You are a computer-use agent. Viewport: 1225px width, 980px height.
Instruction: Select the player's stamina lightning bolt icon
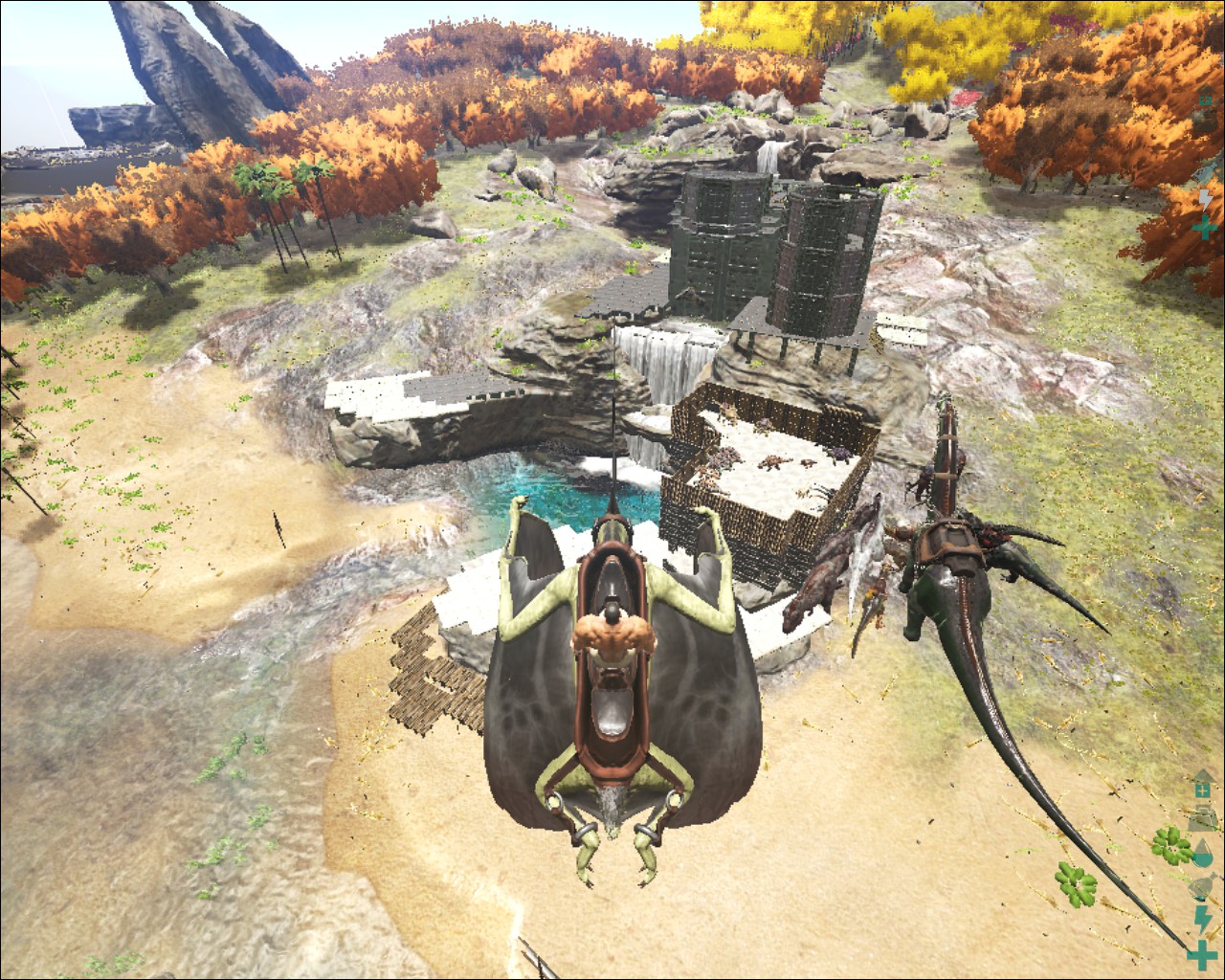point(1202,919)
